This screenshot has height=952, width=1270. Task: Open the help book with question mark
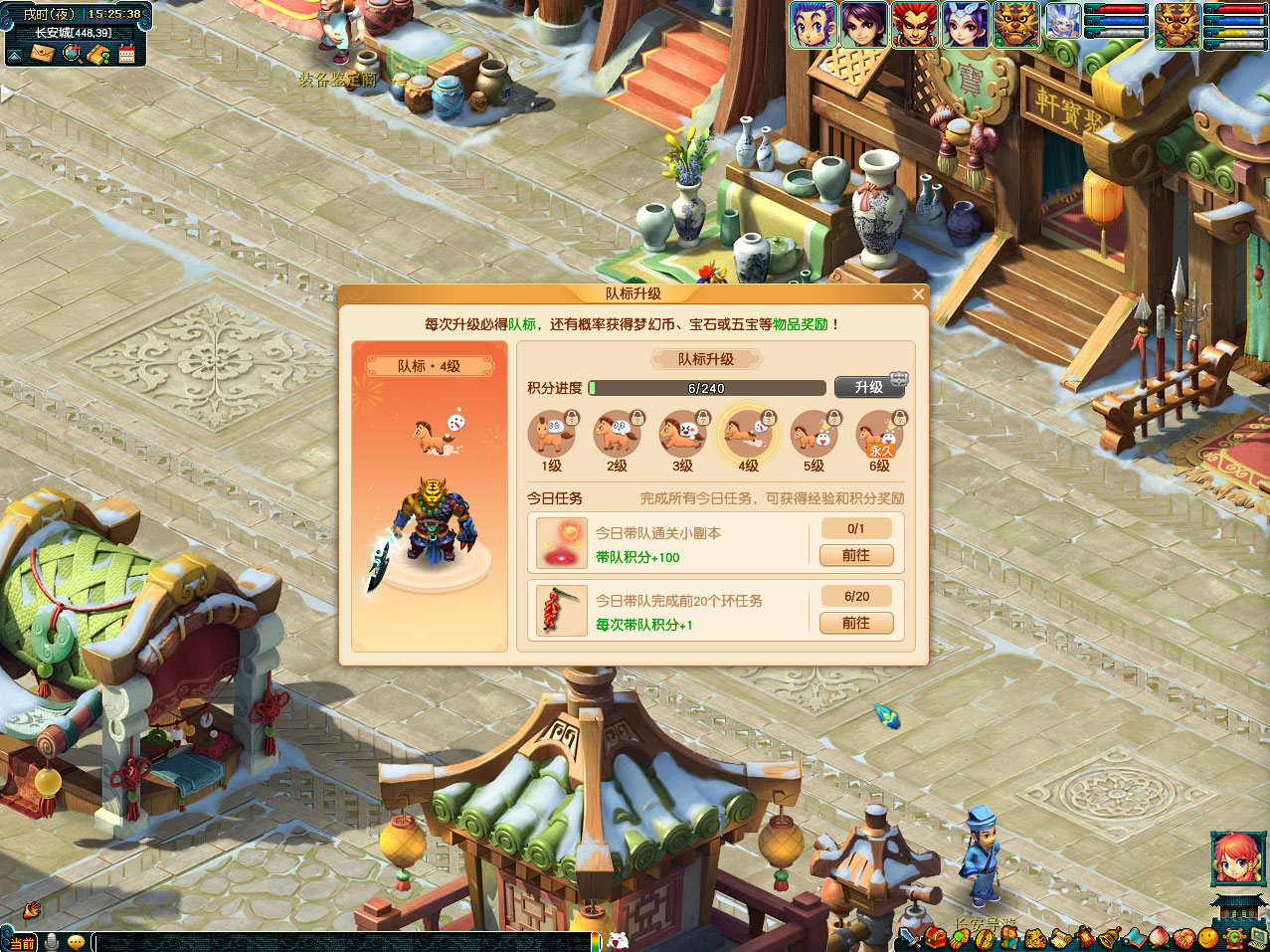point(98,54)
